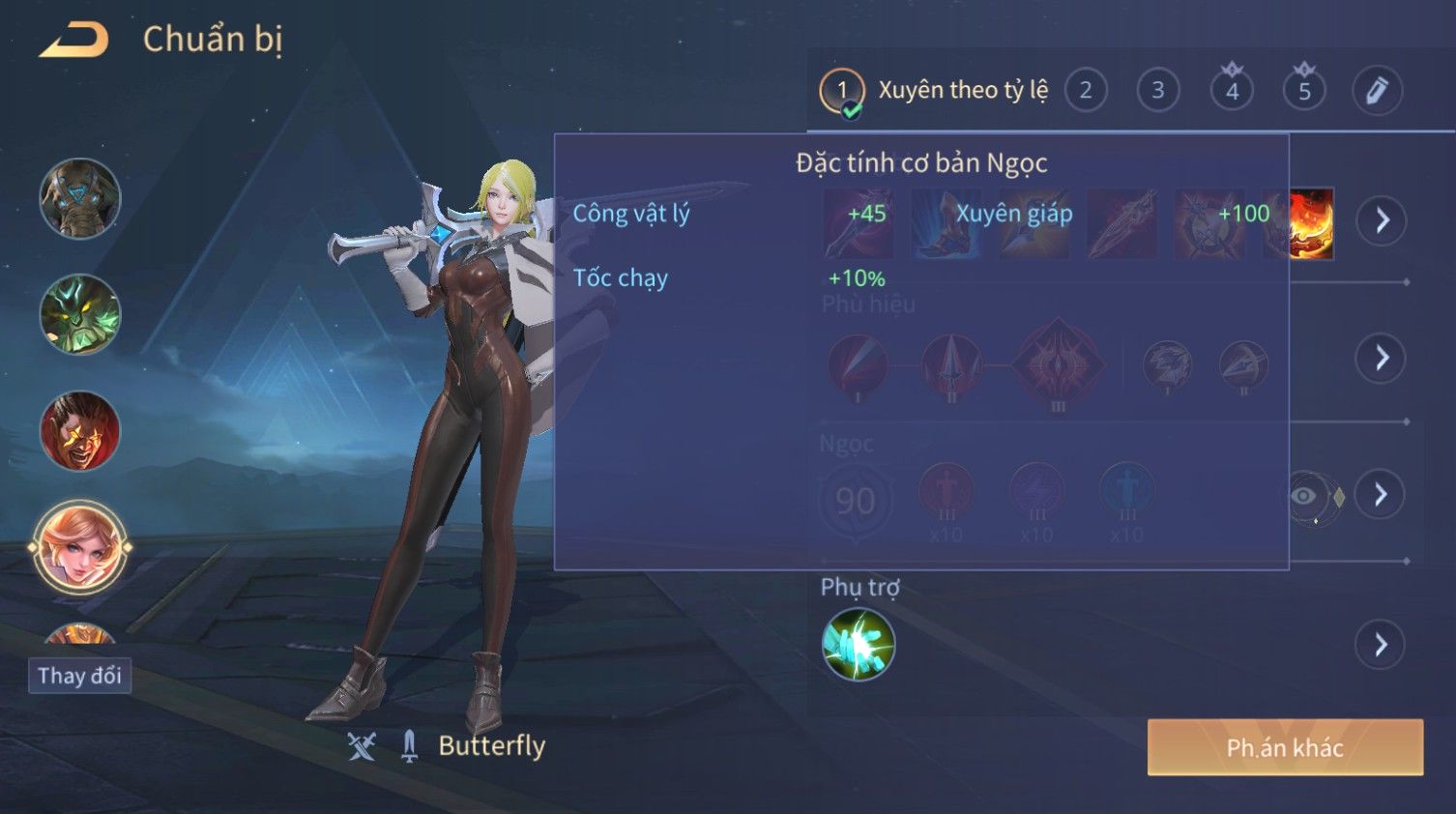Image resolution: width=1456 pixels, height=814 pixels.
Task: Go back using the return arrow
Action: click(x=73, y=41)
